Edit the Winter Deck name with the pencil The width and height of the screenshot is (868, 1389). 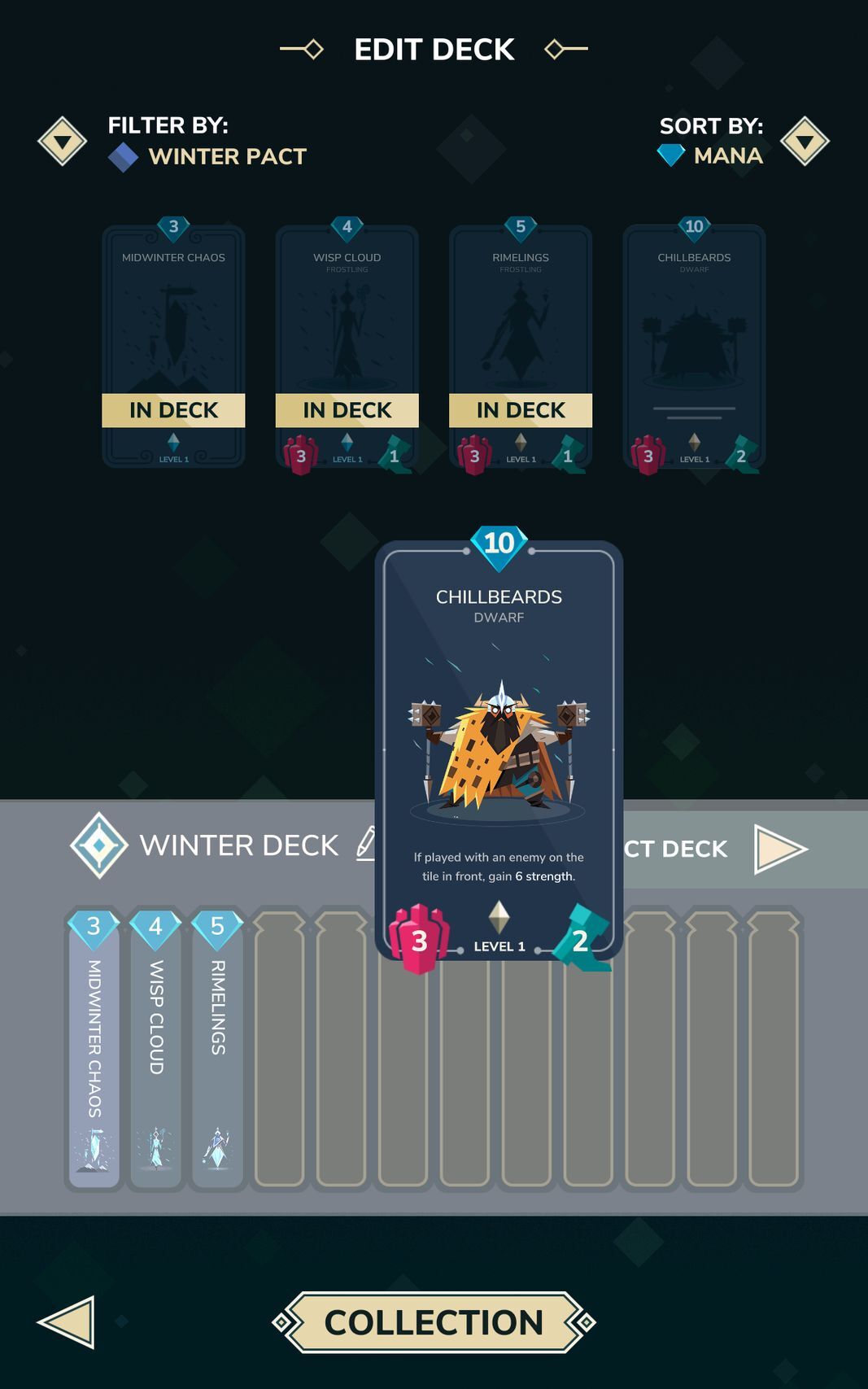point(367,844)
